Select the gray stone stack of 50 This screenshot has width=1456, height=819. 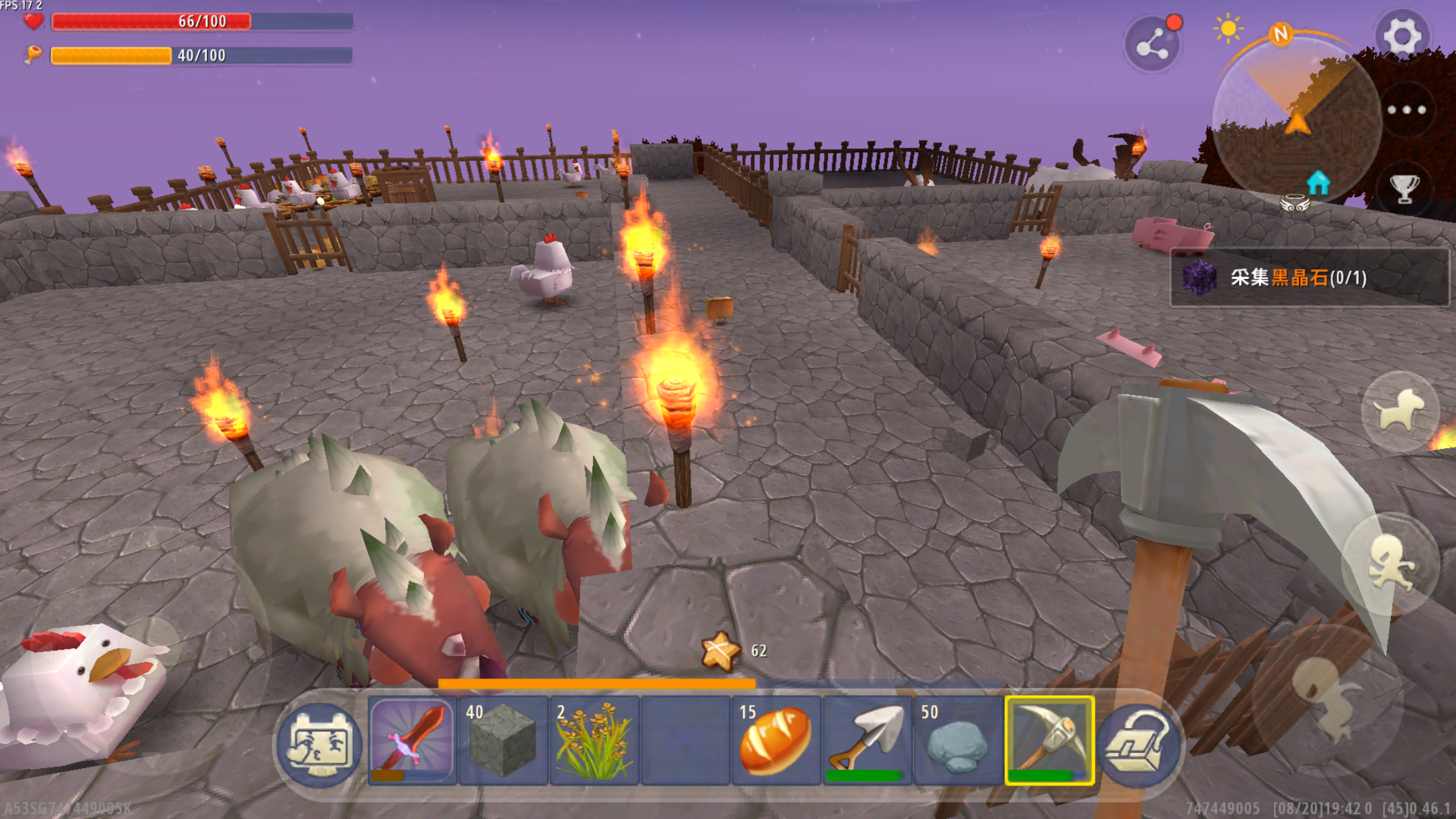tap(958, 741)
